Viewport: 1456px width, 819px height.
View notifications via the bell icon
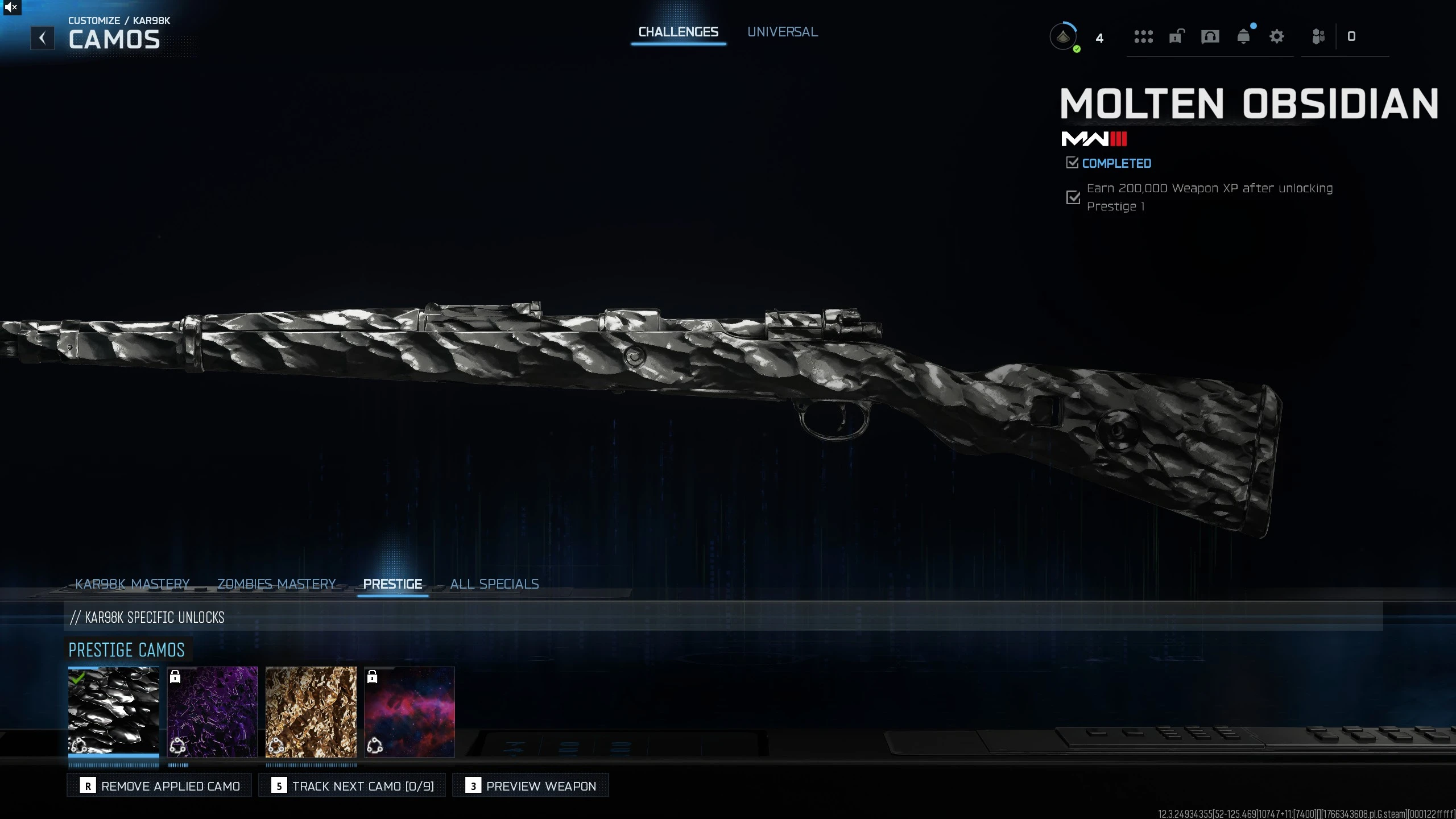click(x=1244, y=36)
